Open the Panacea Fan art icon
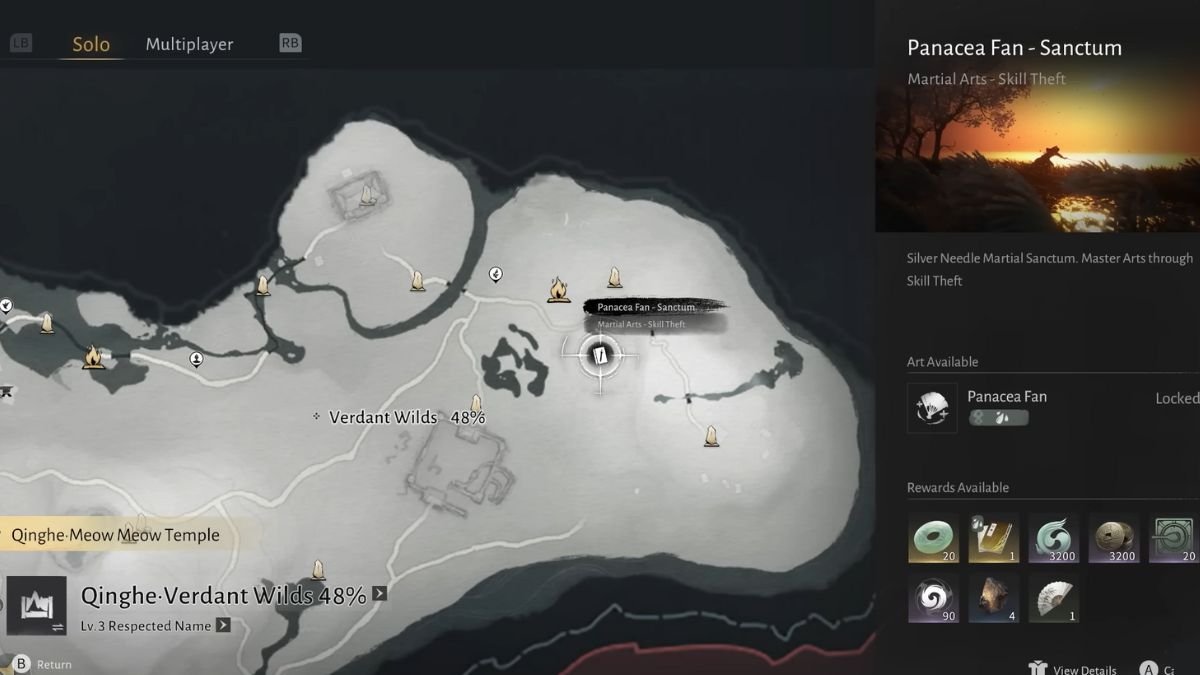Viewport: 1200px width, 675px height. (x=932, y=408)
